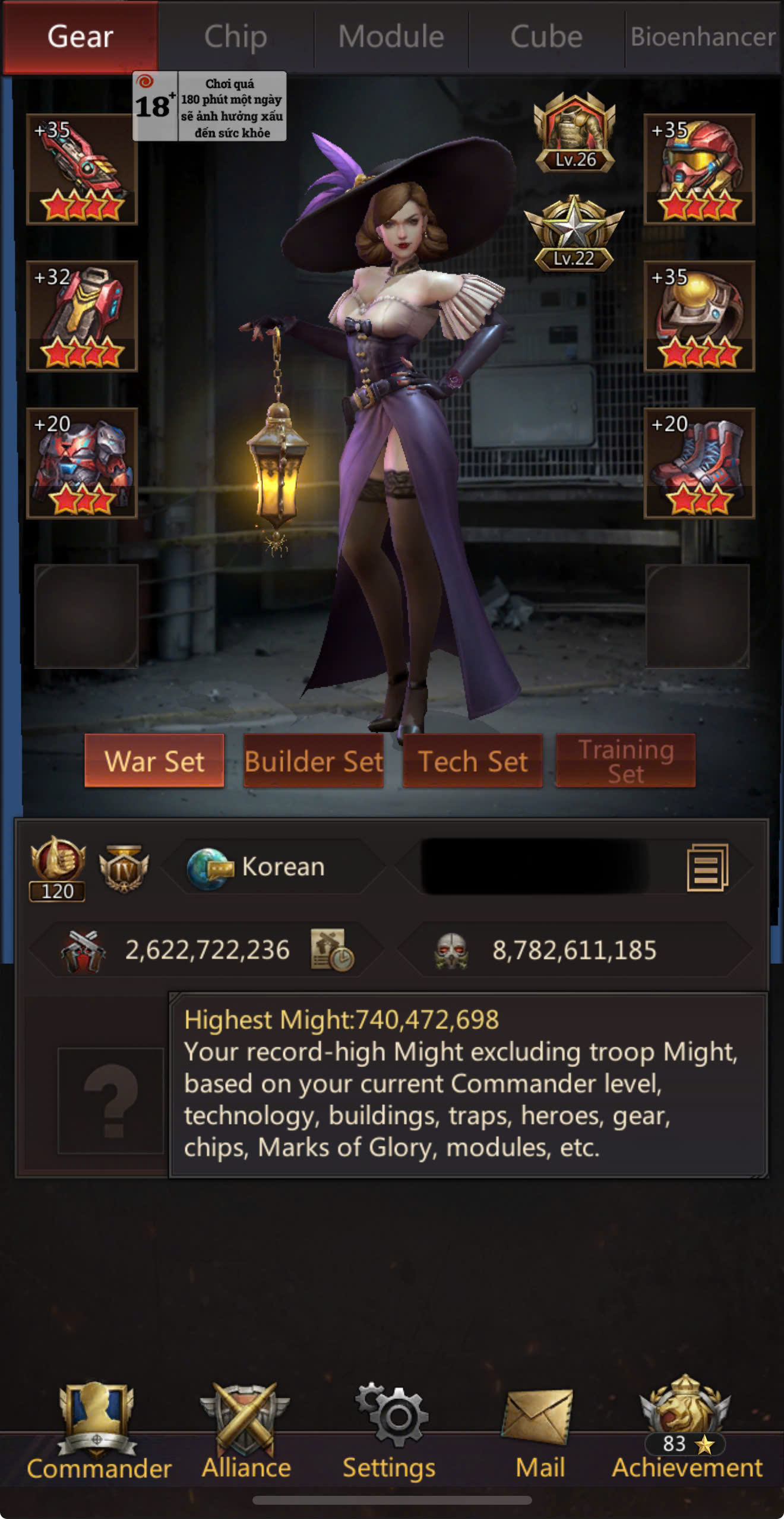Open the Module tab
Image resolution: width=784 pixels, height=1519 pixels.
[x=391, y=37]
